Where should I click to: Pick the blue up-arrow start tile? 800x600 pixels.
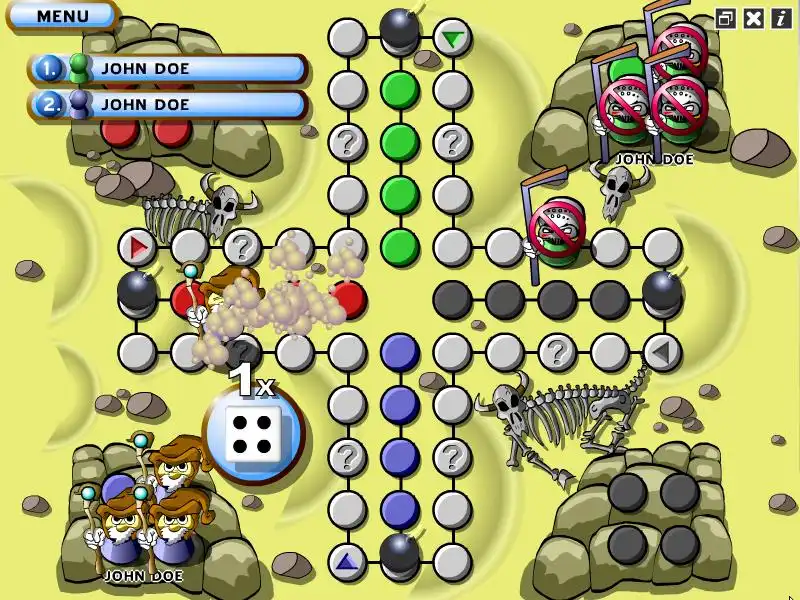pos(347,561)
